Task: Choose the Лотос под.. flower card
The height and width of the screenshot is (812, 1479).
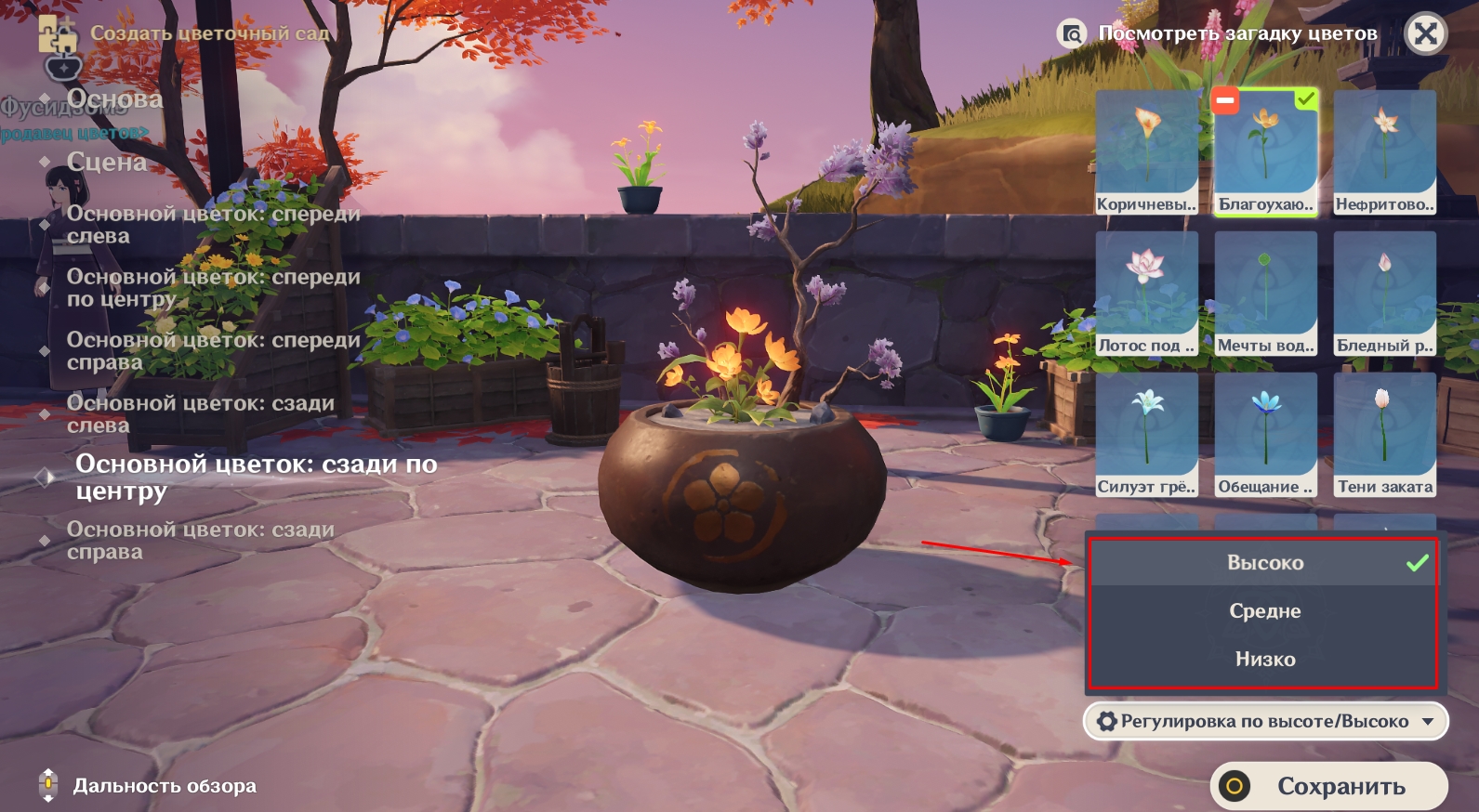Action: (1147, 294)
